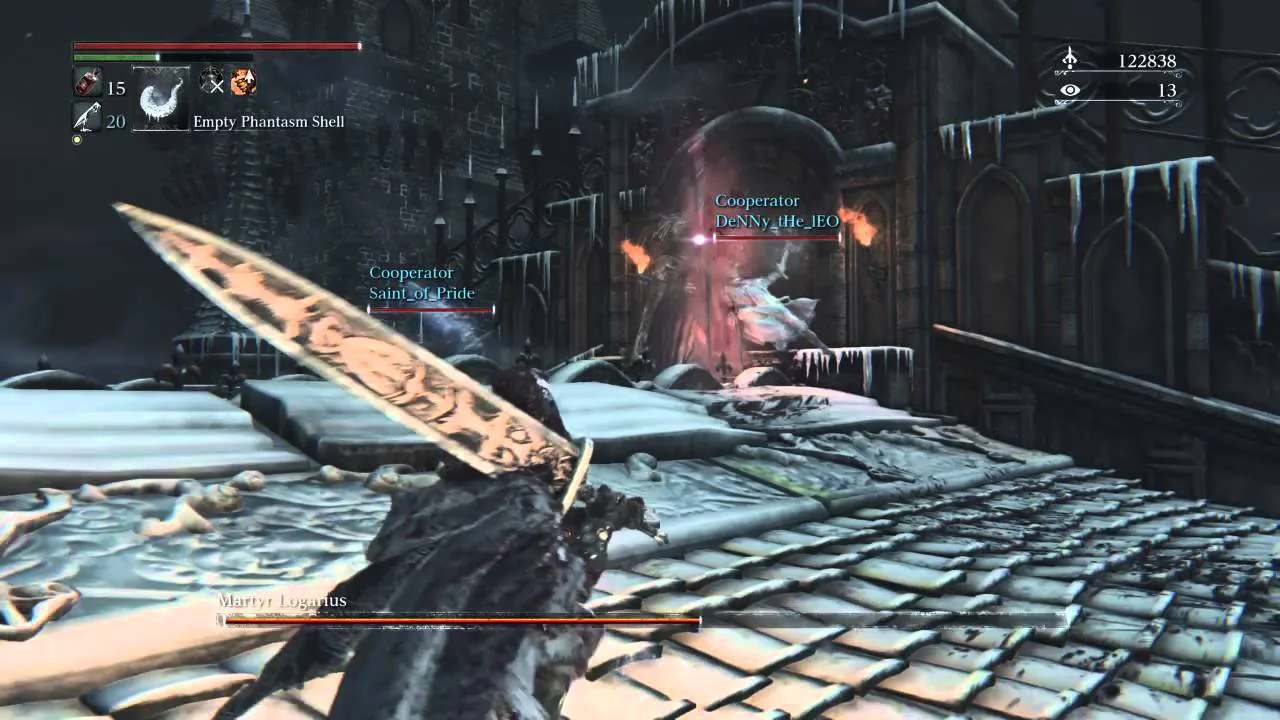Screen dimensions: 1280x720
Task: Click the orange attack-up buff icon
Action: [x=243, y=82]
